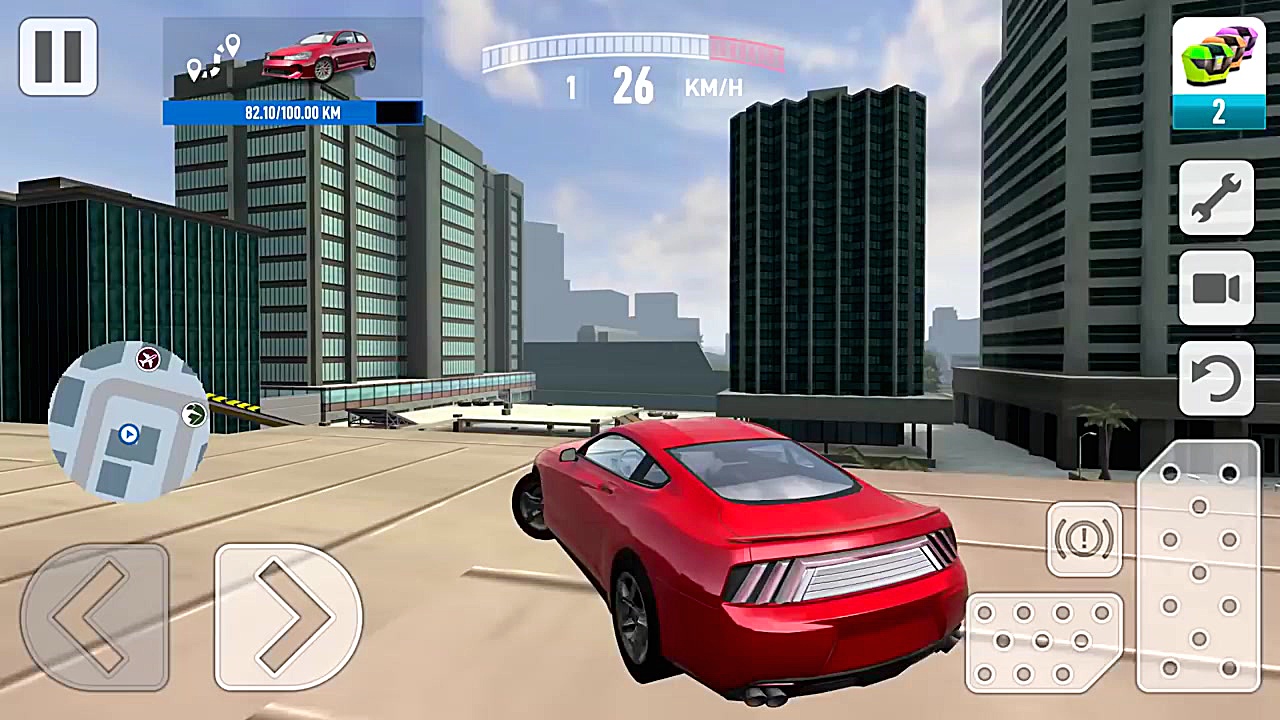
Task: Tap the vehicle count badge showing 2
Action: point(1218,112)
